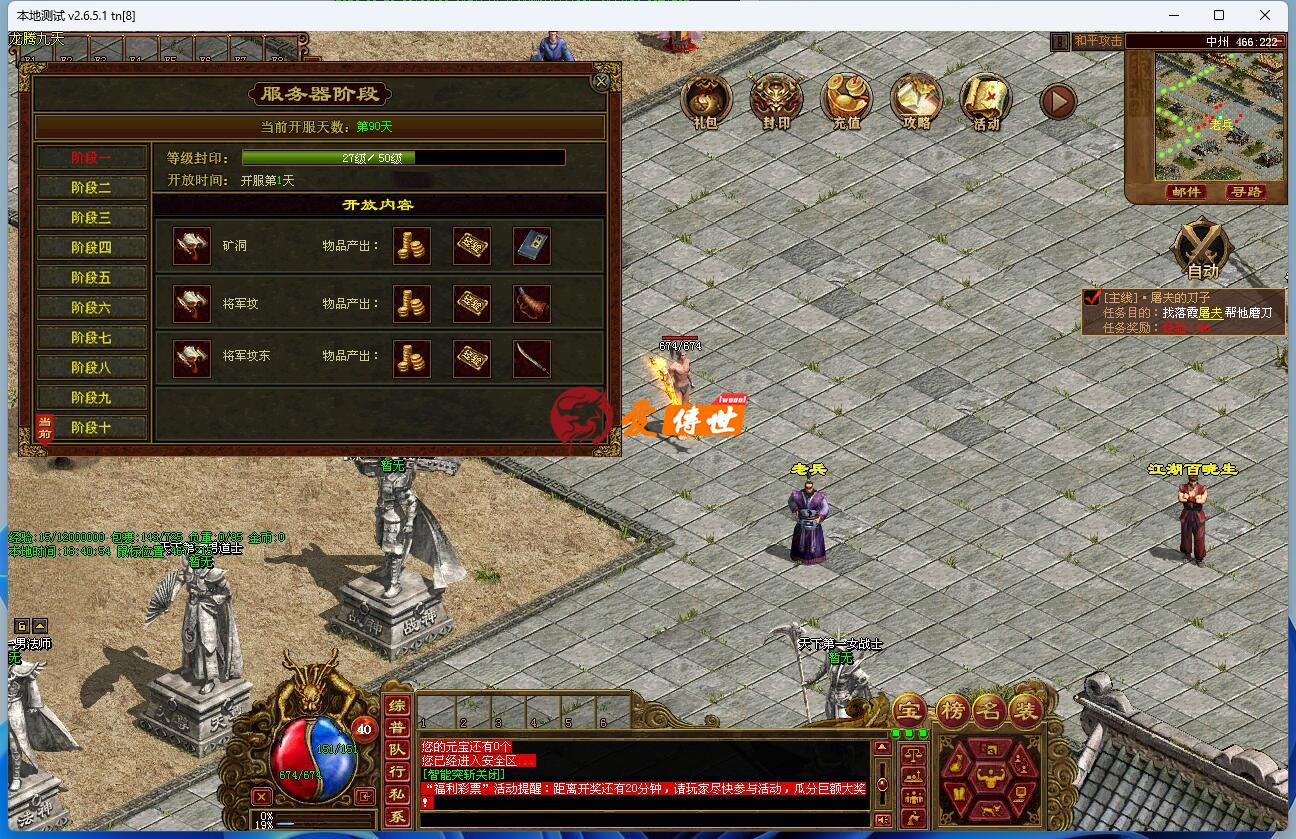The width and height of the screenshot is (1296, 839).
Task: Switch to the 队 team chat tab
Action: pos(397,752)
